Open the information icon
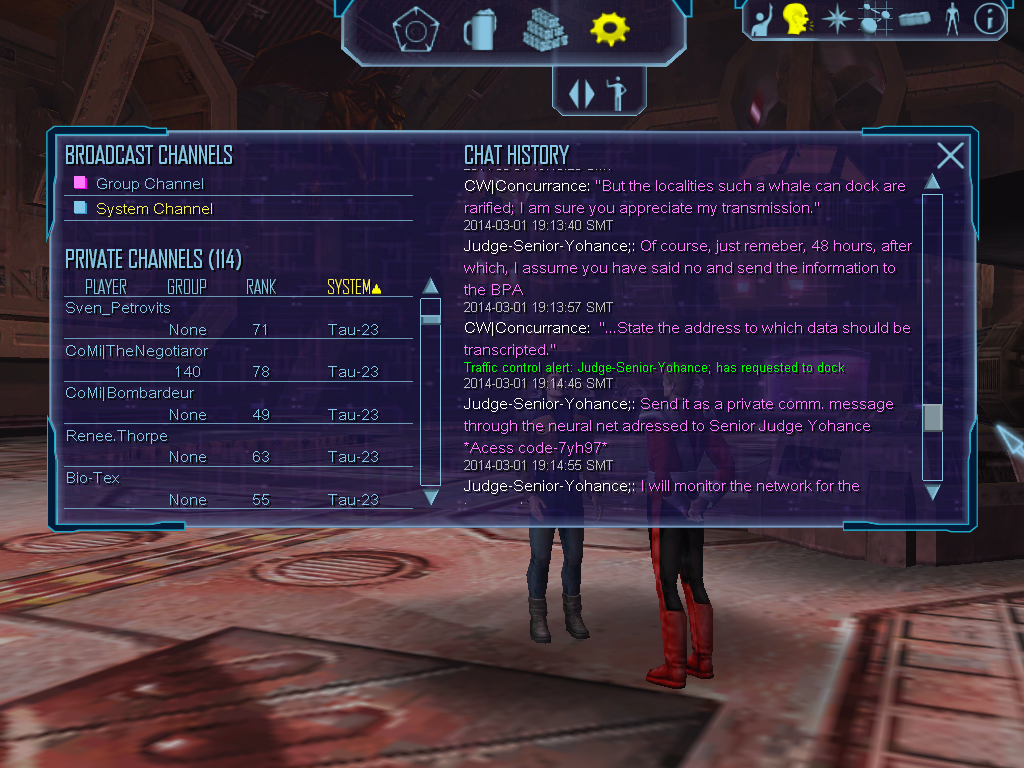 point(989,19)
